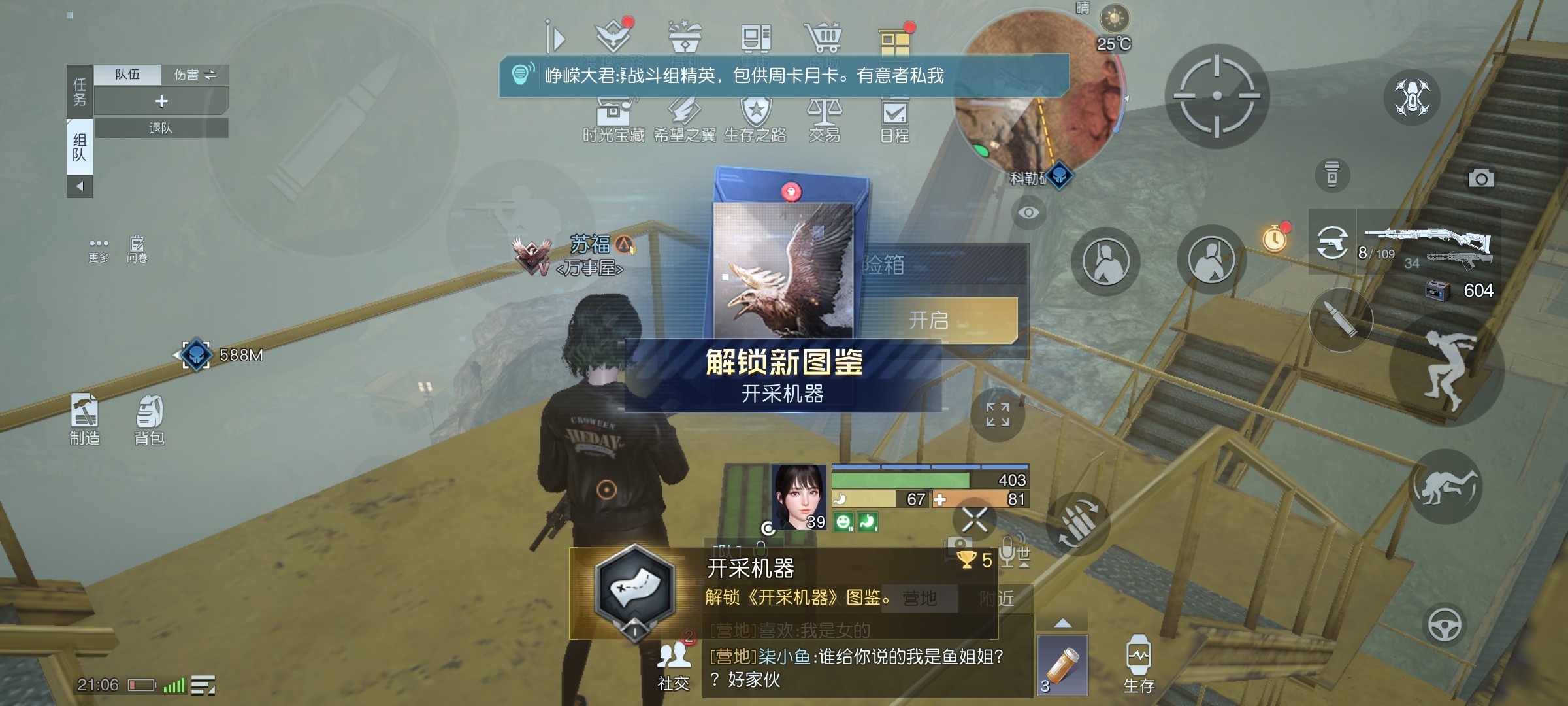Open the 更多 more options
This screenshot has width=1568, height=706.
tap(99, 249)
